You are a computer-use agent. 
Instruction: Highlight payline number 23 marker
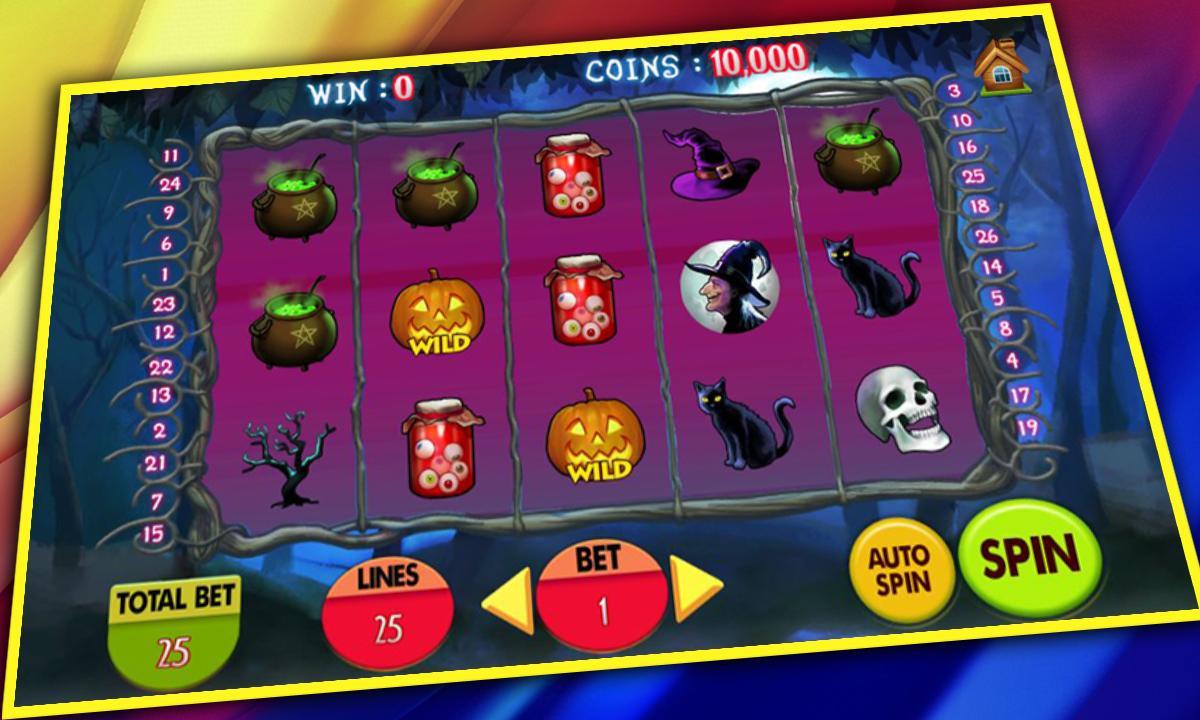tap(165, 305)
